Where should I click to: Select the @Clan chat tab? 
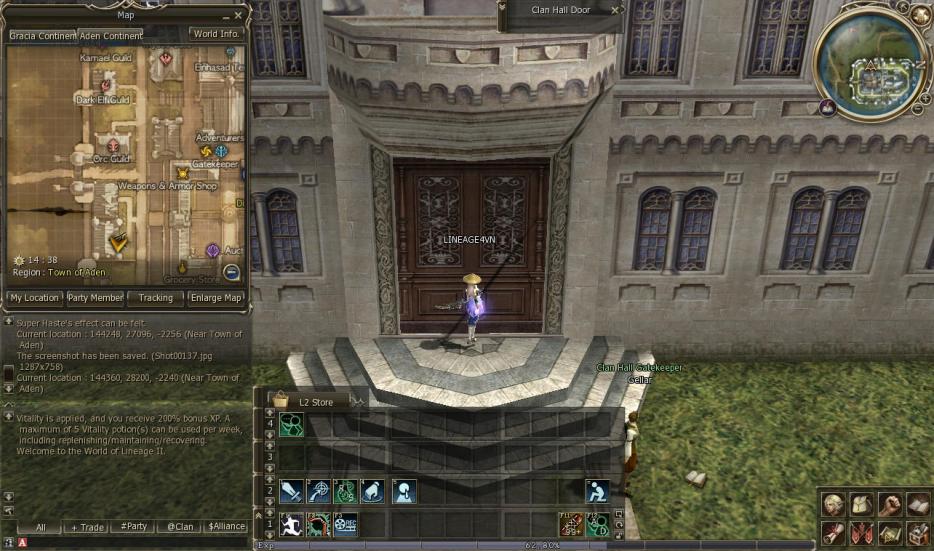(180, 527)
